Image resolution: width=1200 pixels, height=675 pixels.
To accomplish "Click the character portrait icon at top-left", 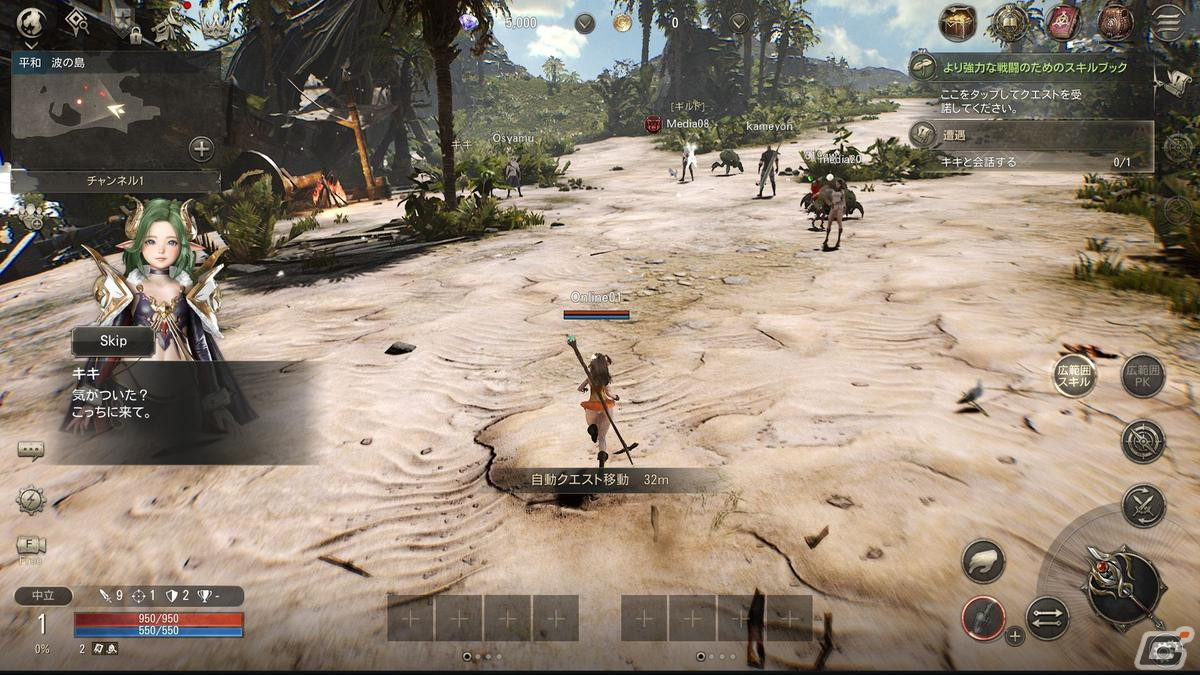I will click(x=31, y=22).
